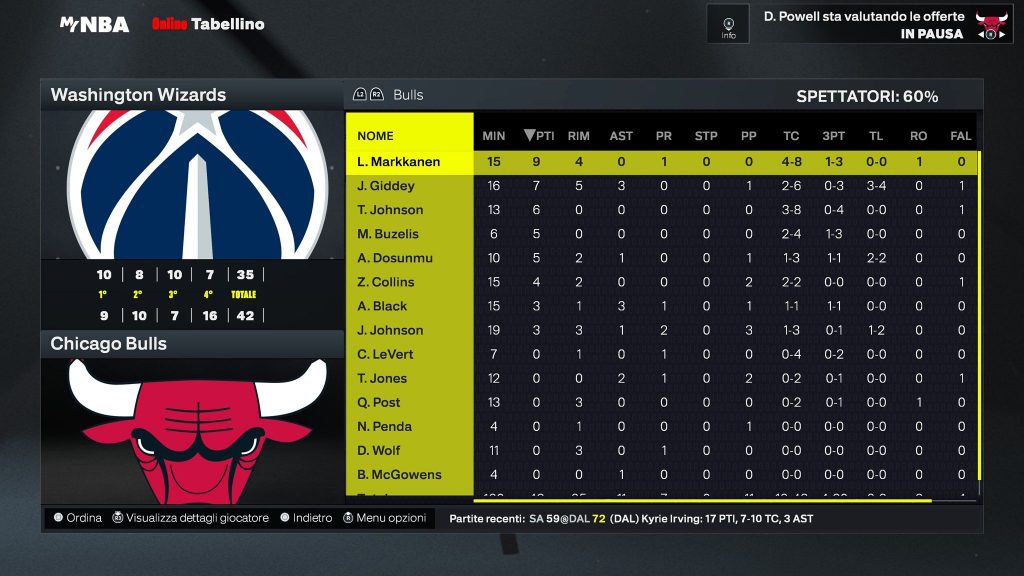Sort the table by PTI column
The image size is (1024, 576).
(x=539, y=136)
